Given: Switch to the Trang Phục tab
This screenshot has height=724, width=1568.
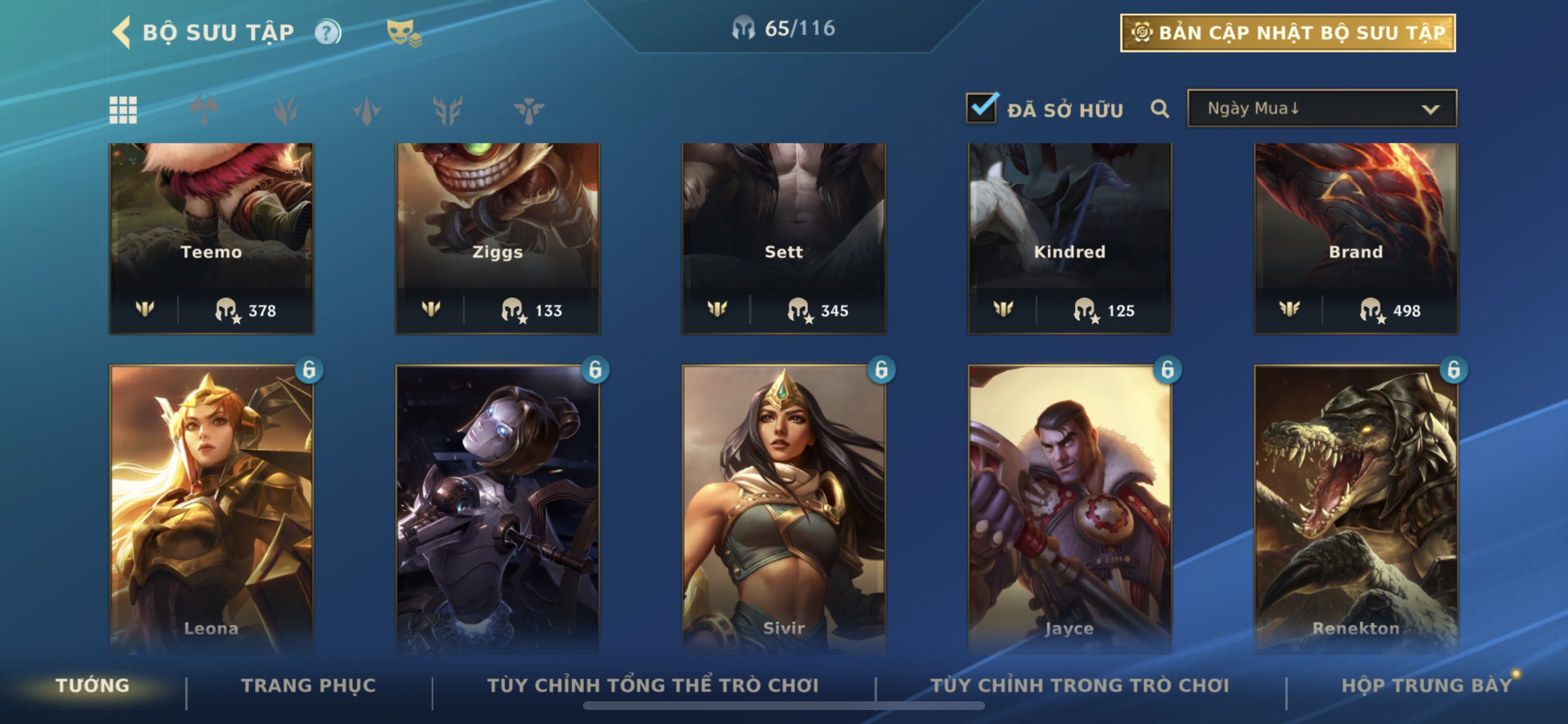Looking at the screenshot, I should pyautogui.click(x=309, y=686).
